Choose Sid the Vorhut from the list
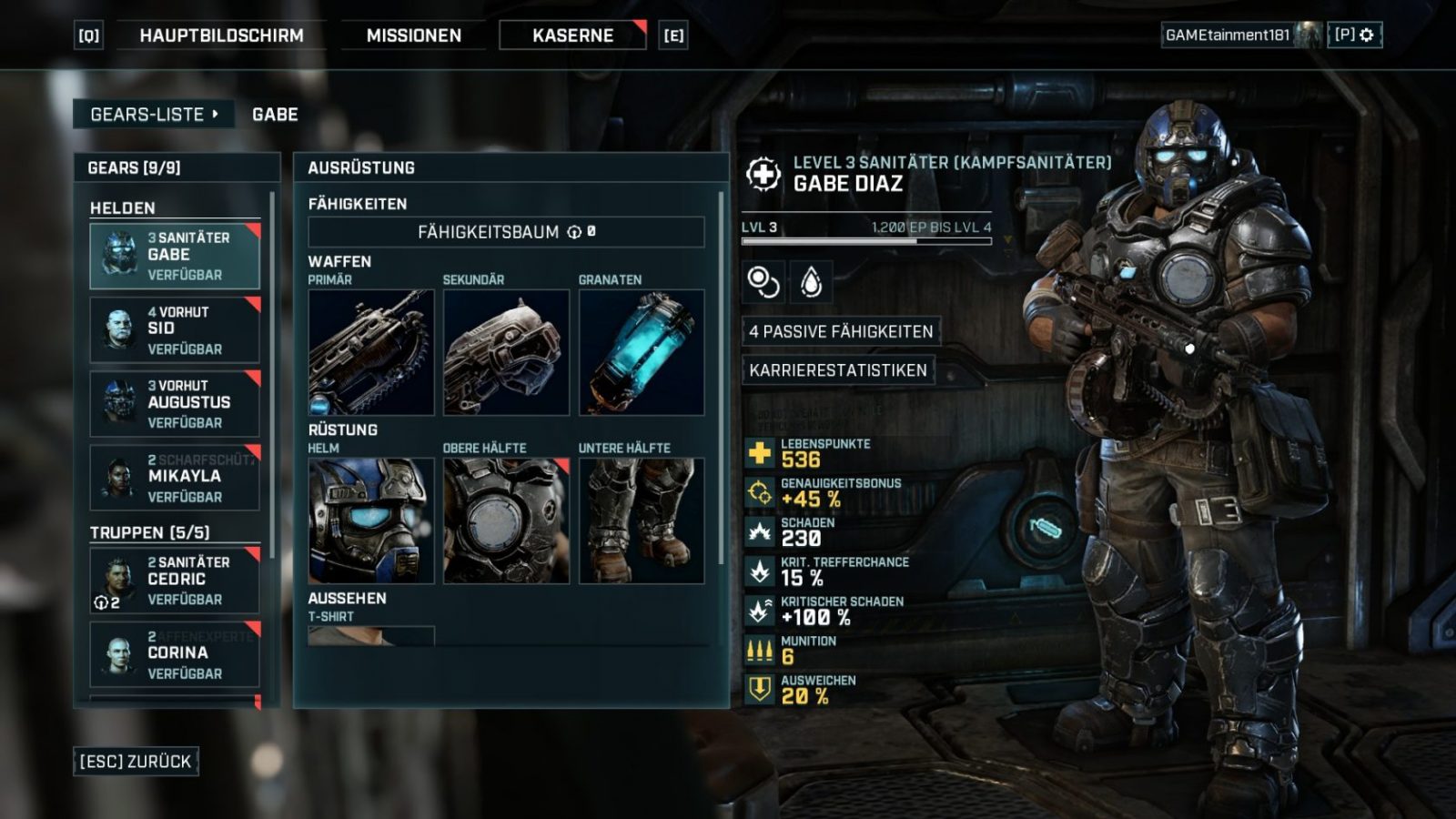Image resolution: width=1456 pixels, height=819 pixels. coord(175,329)
